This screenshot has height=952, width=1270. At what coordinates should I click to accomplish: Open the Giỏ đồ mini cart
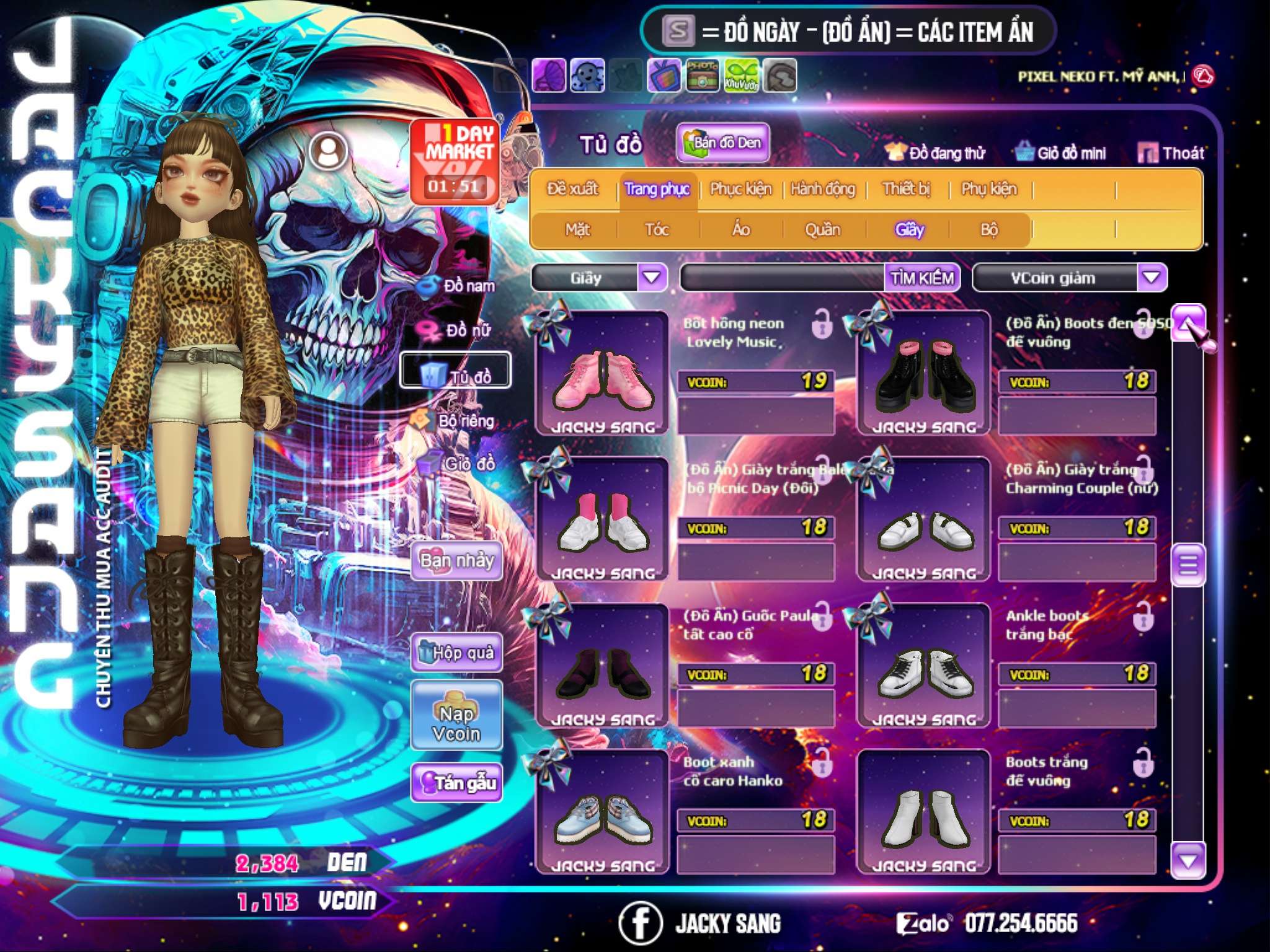pos(1061,153)
